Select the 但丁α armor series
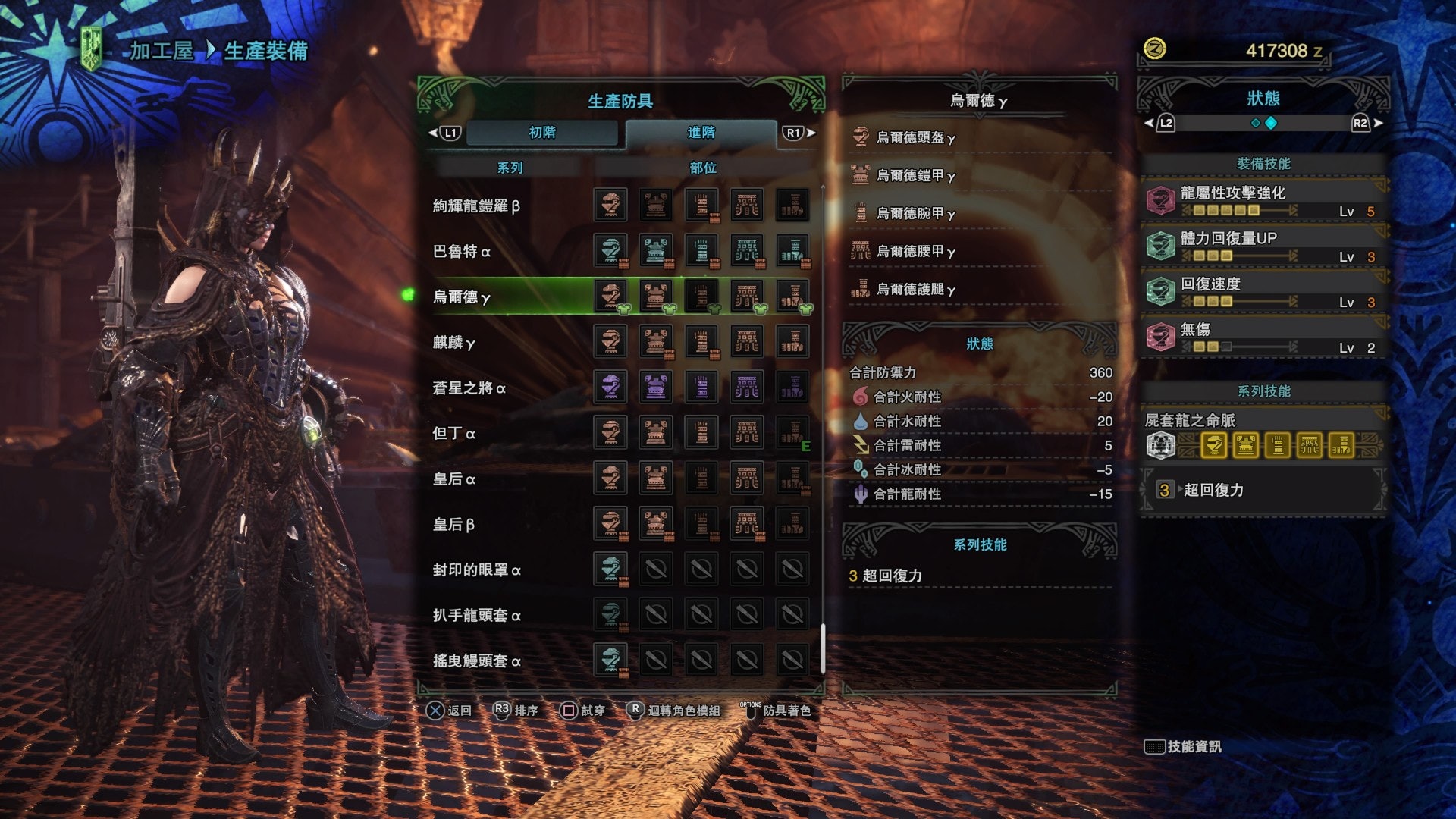Viewport: 1456px width, 819px height. (x=453, y=434)
